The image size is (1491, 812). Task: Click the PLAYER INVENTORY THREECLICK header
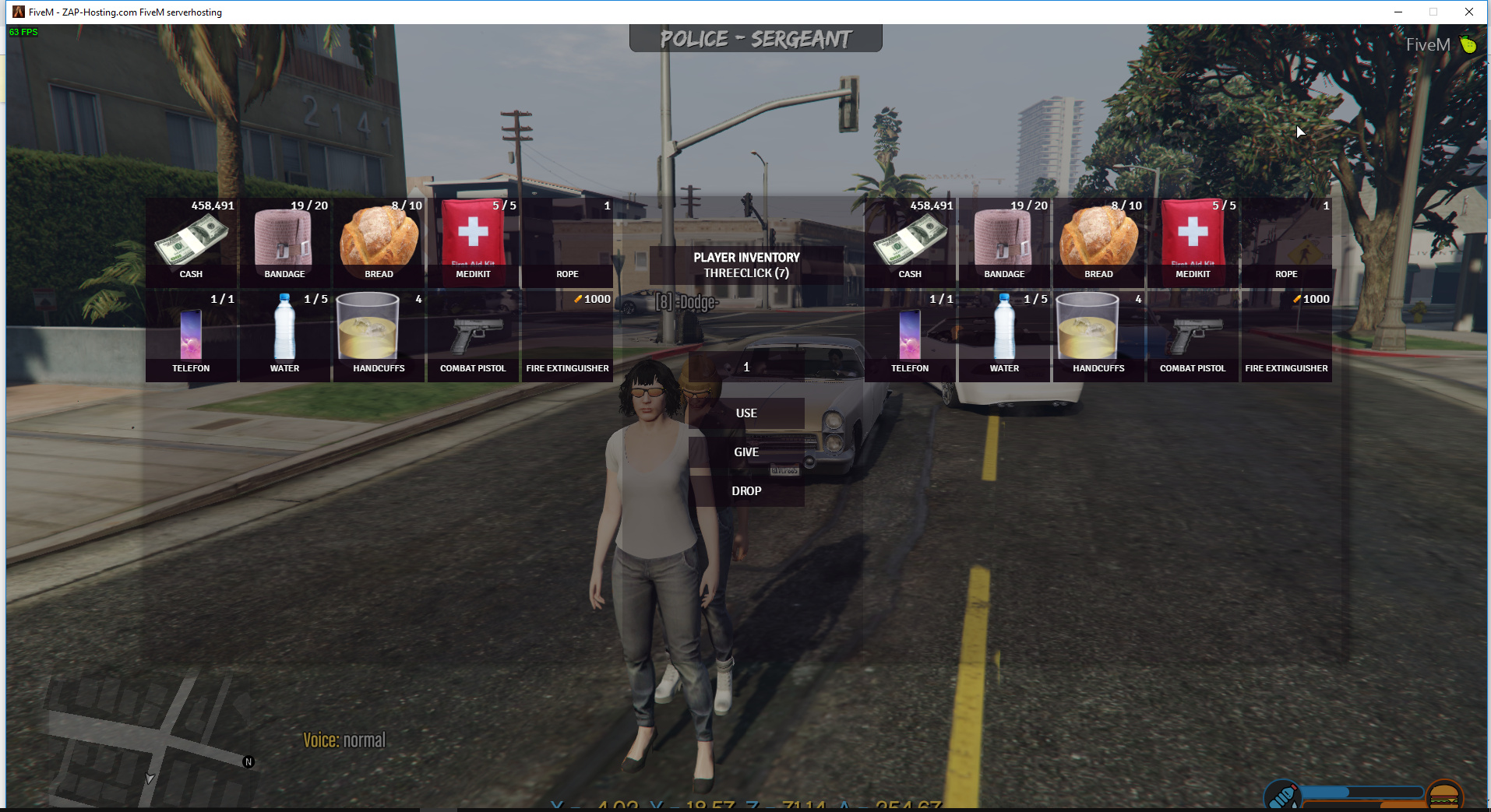[745, 265]
